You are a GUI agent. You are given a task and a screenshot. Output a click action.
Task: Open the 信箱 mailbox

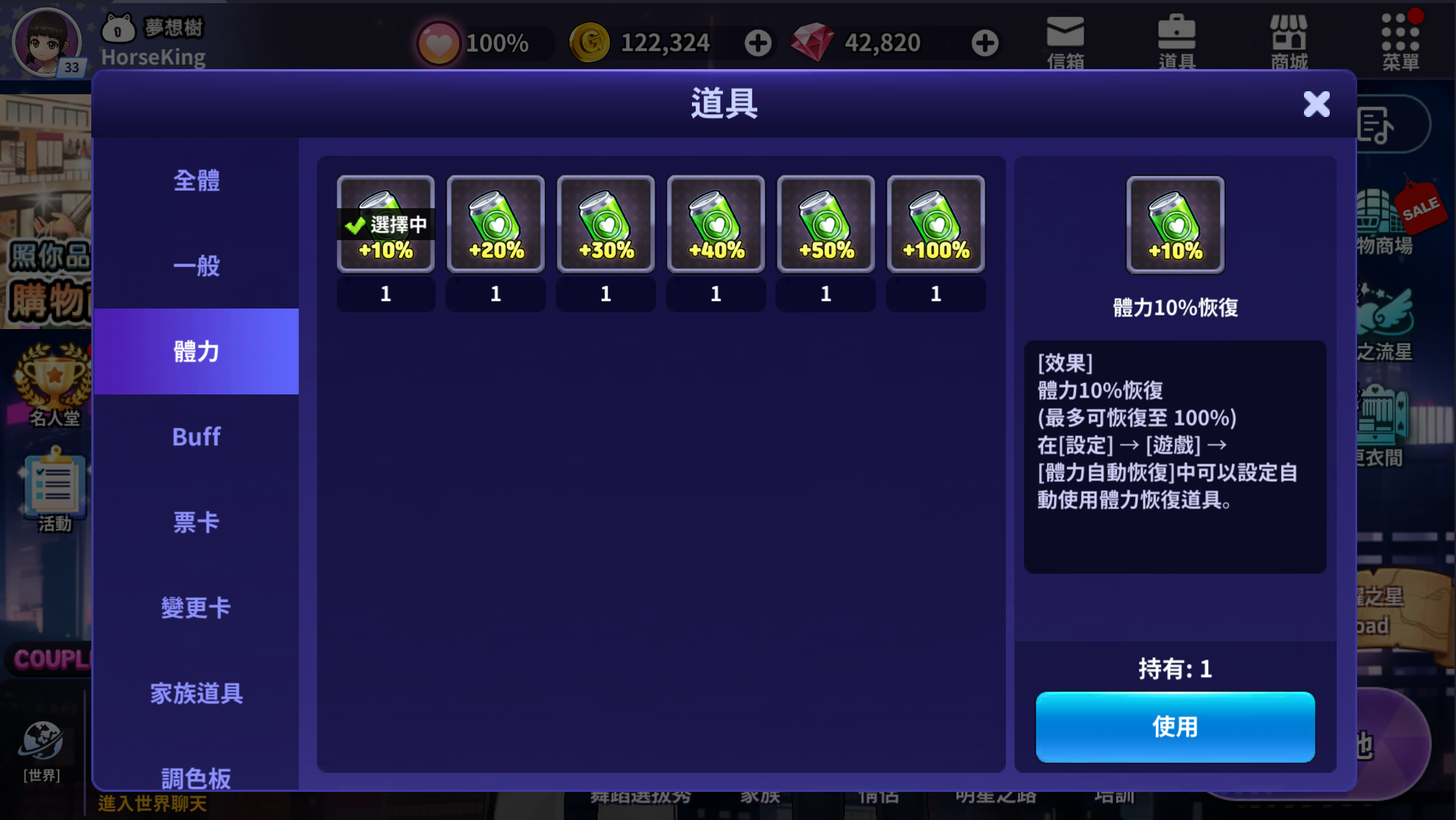(x=1065, y=42)
